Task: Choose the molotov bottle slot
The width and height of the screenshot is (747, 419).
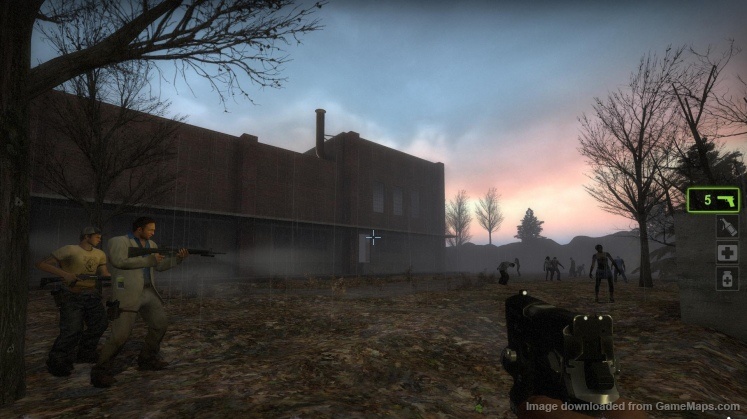Action: (727, 227)
